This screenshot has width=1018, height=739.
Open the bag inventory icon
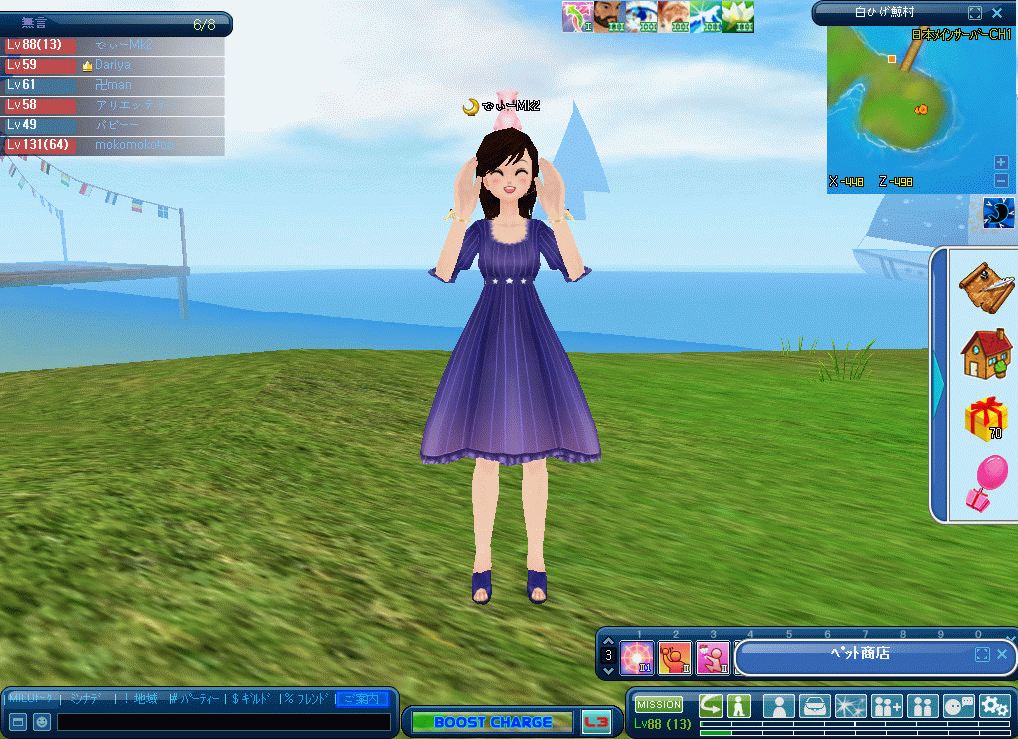(815, 706)
